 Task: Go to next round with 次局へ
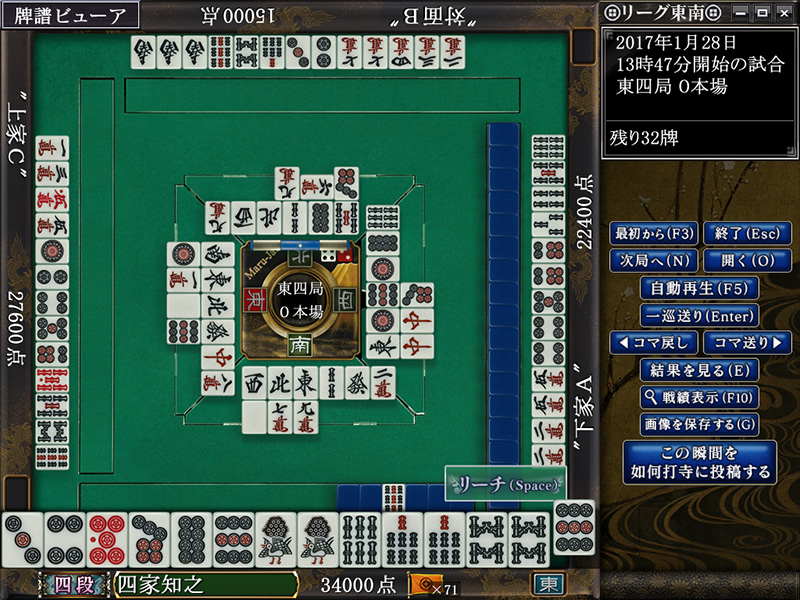coord(653,261)
